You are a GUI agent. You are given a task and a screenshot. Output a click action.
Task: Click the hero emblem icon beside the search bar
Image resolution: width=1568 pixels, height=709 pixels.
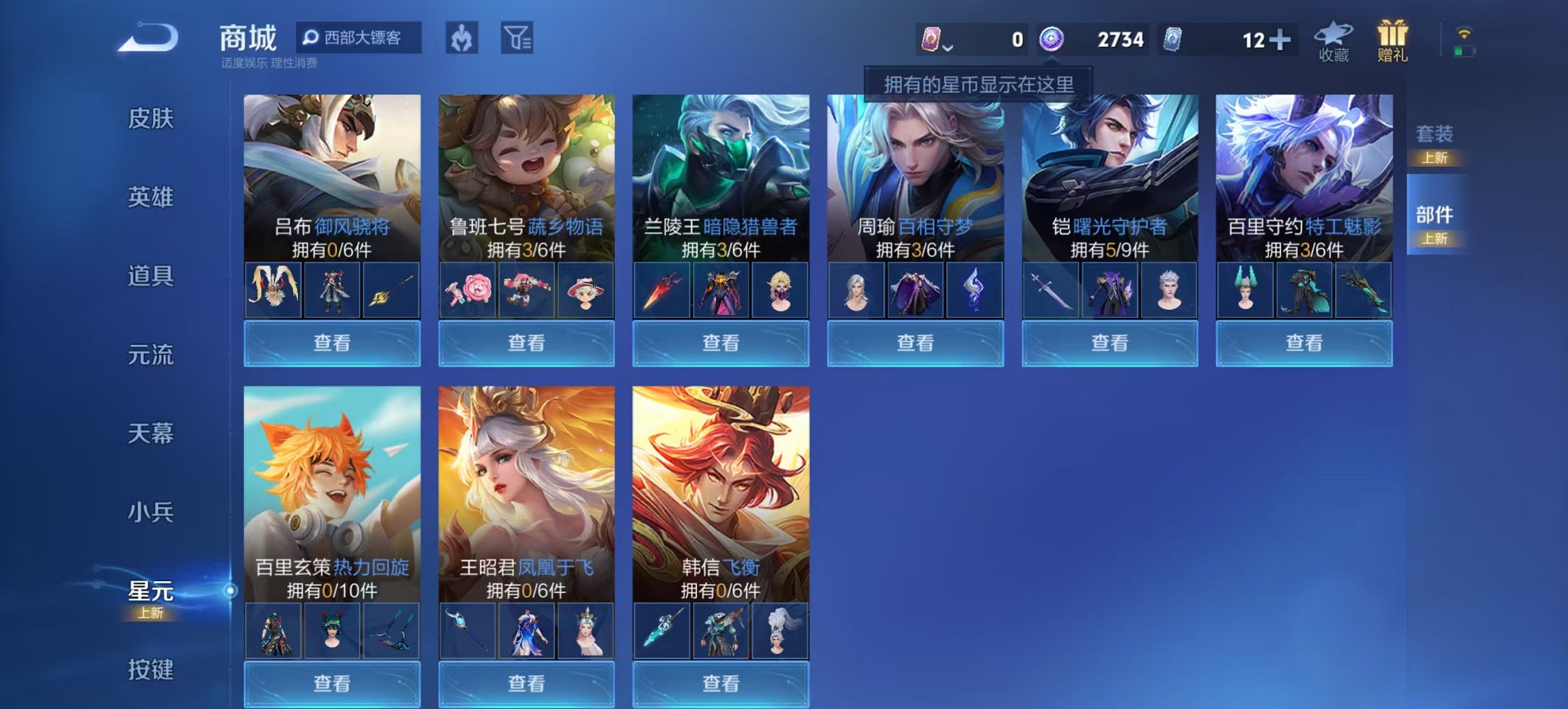pos(461,40)
